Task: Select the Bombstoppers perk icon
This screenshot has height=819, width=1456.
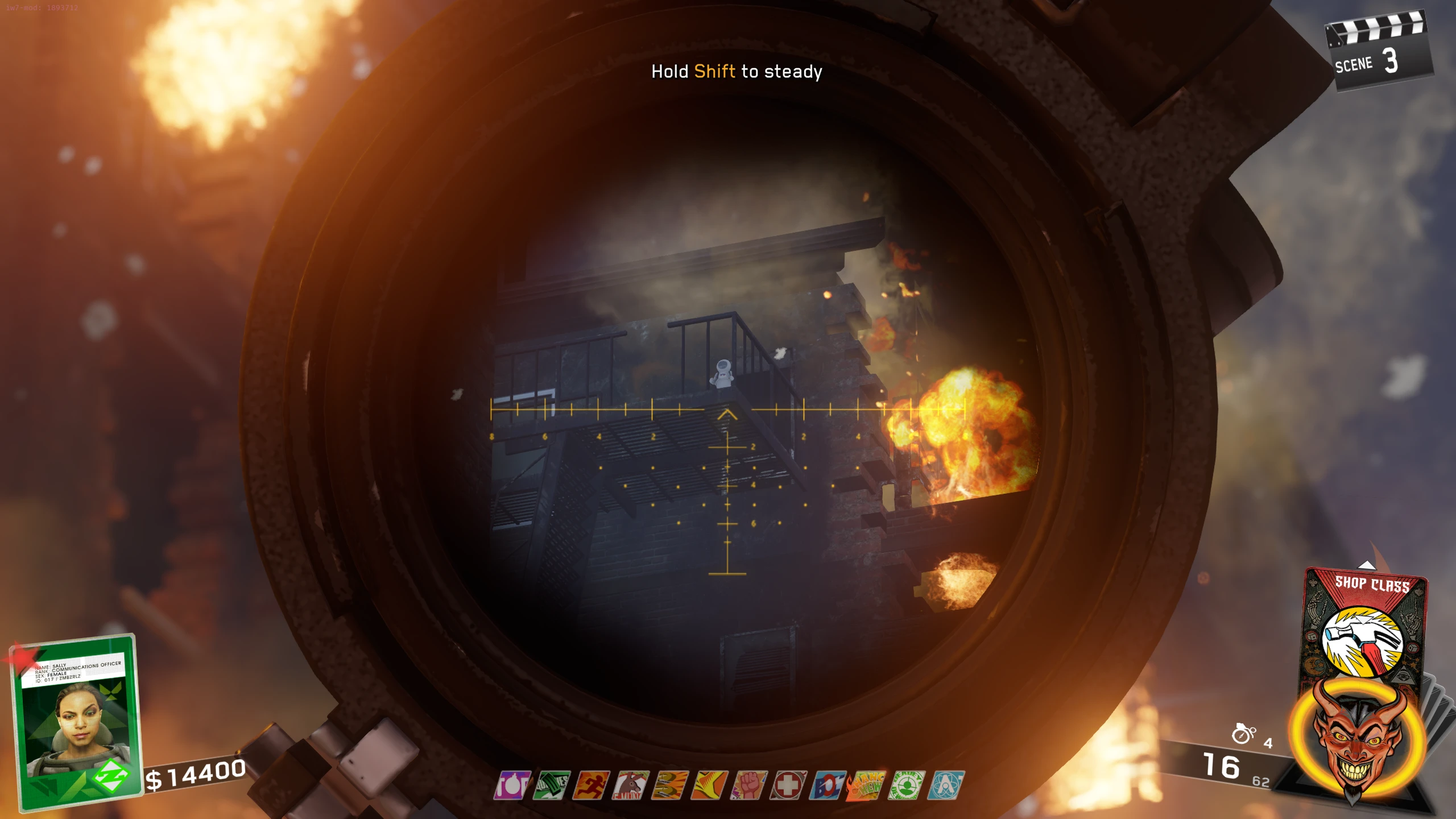Action: click(512, 785)
